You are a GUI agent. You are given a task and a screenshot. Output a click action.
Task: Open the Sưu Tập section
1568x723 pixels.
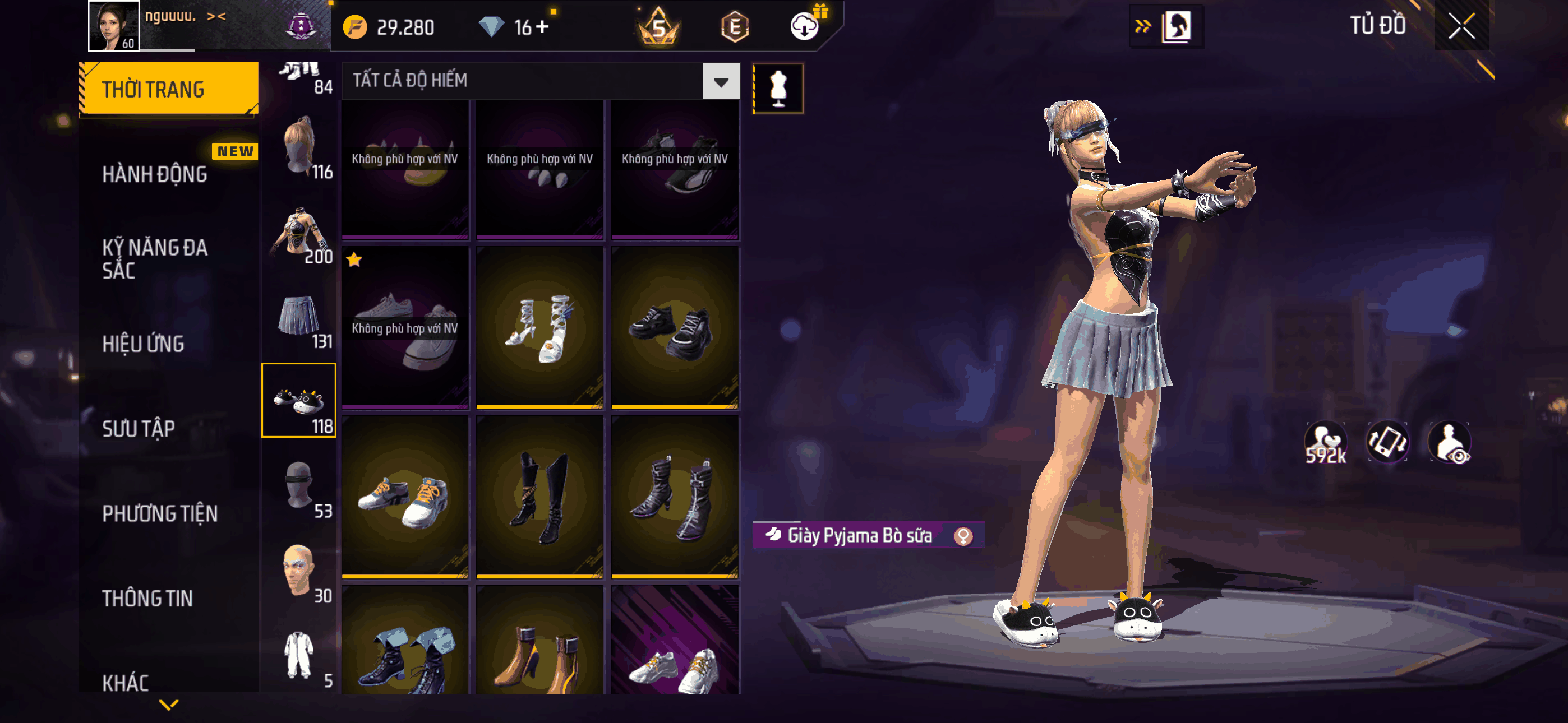coord(138,428)
